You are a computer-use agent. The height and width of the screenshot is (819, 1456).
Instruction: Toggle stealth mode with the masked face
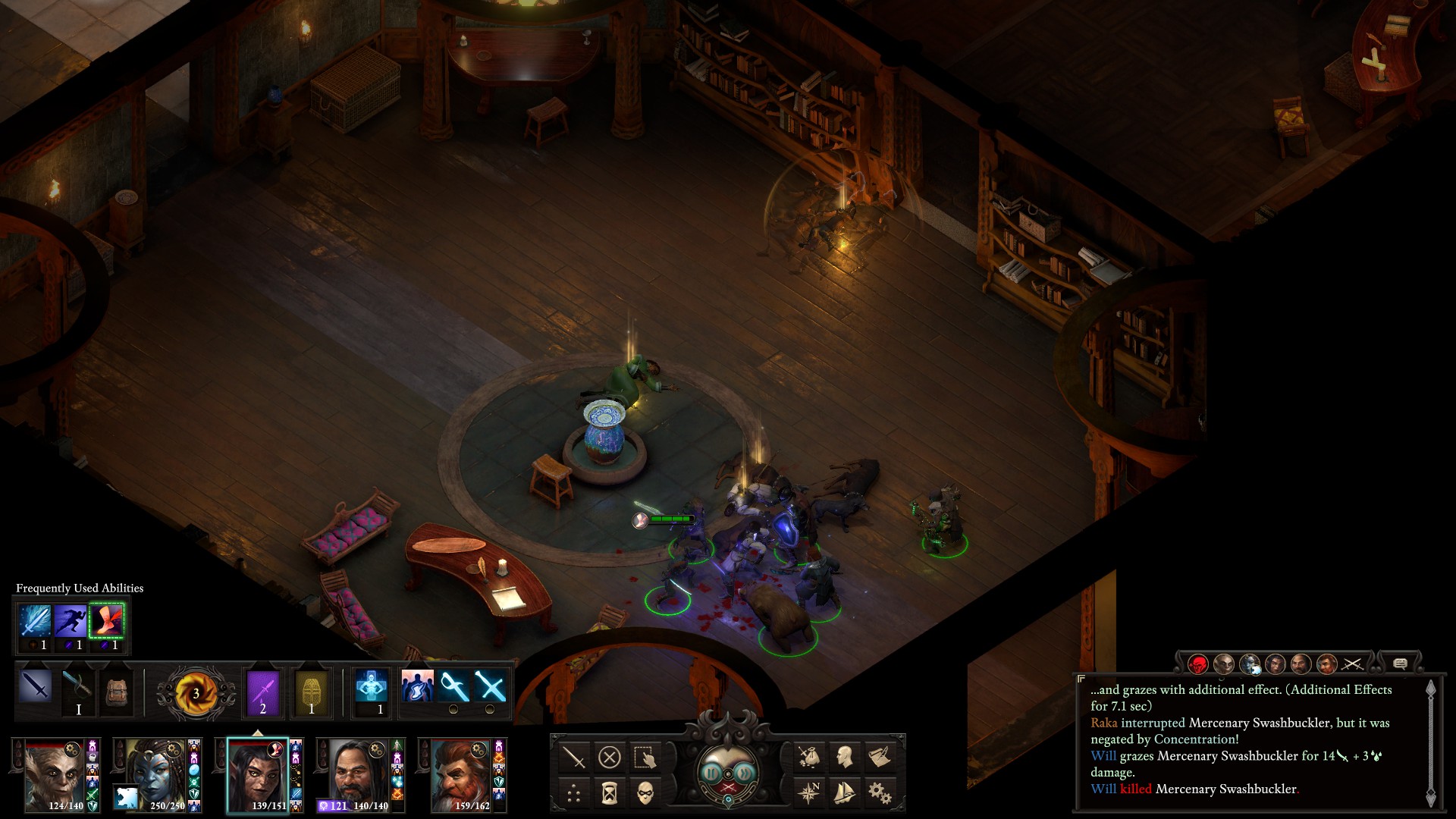coord(645,793)
